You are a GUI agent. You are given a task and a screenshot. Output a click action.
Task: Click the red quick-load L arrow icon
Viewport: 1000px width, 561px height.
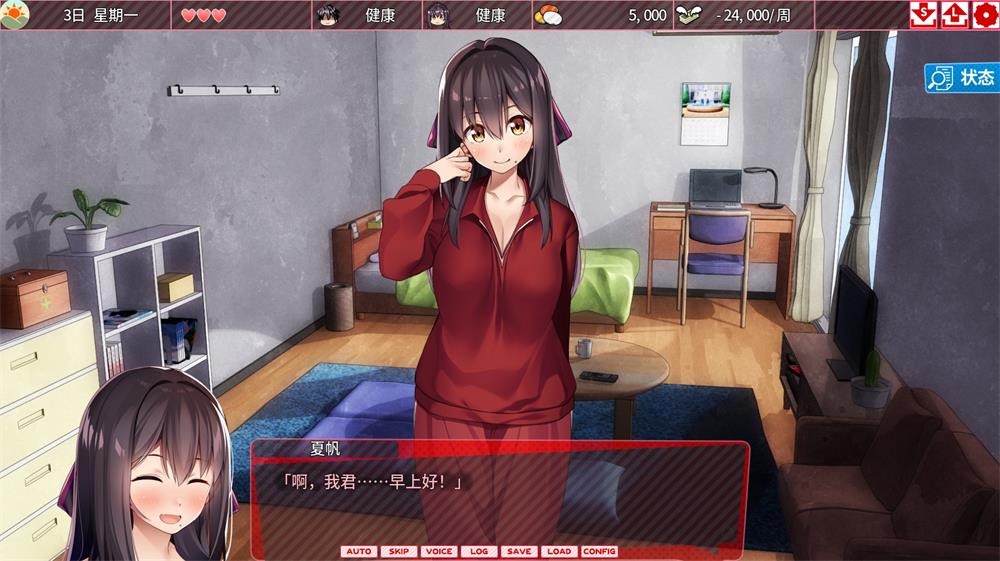(953, 15)
